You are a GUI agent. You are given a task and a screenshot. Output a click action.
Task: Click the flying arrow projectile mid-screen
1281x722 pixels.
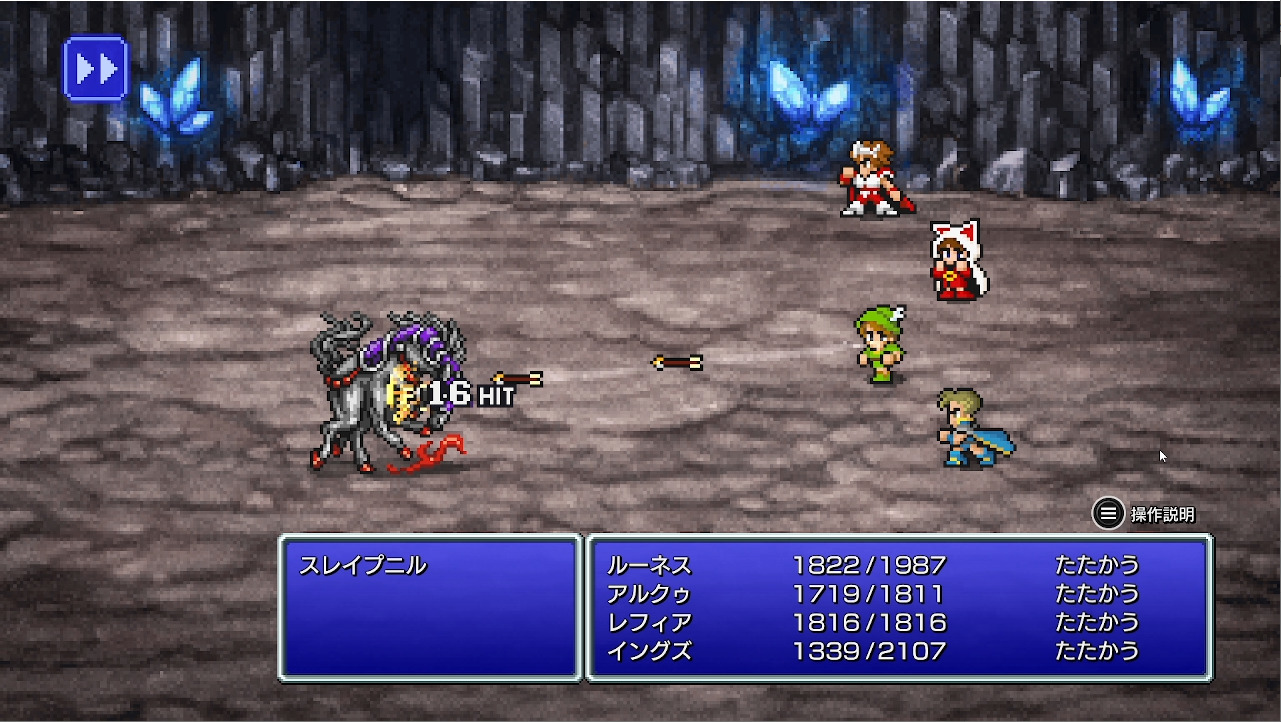click(677, 362)
